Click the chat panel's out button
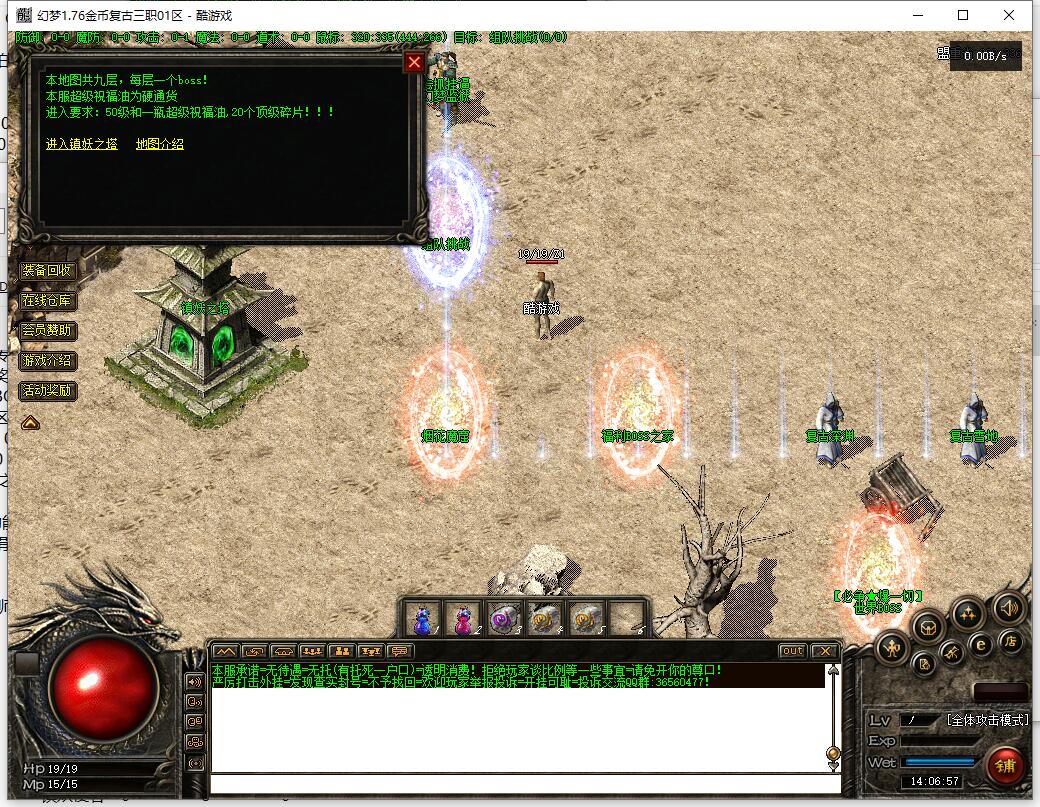1040x807 pixels. [792, 651]
